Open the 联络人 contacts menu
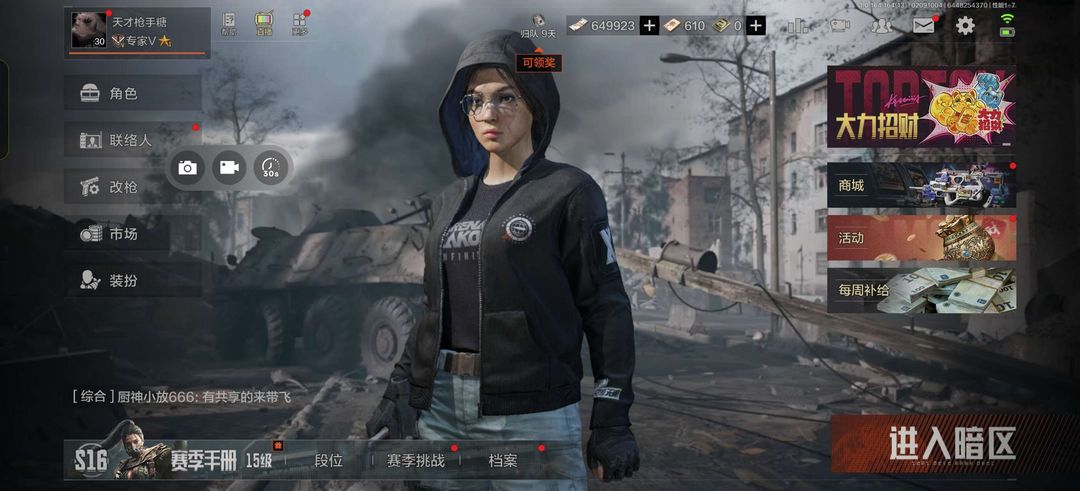 (x=132, y=140)
